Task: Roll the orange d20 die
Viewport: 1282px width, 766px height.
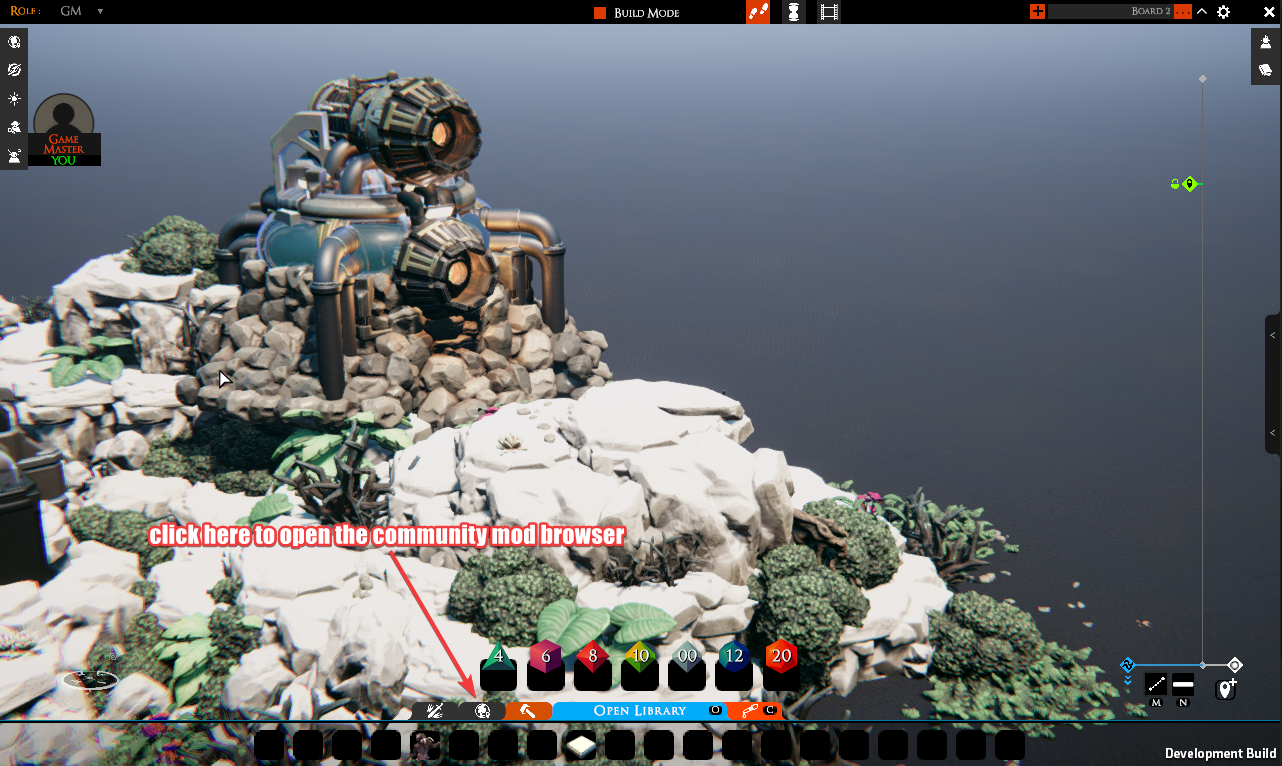Action: (x=781, y=667)
